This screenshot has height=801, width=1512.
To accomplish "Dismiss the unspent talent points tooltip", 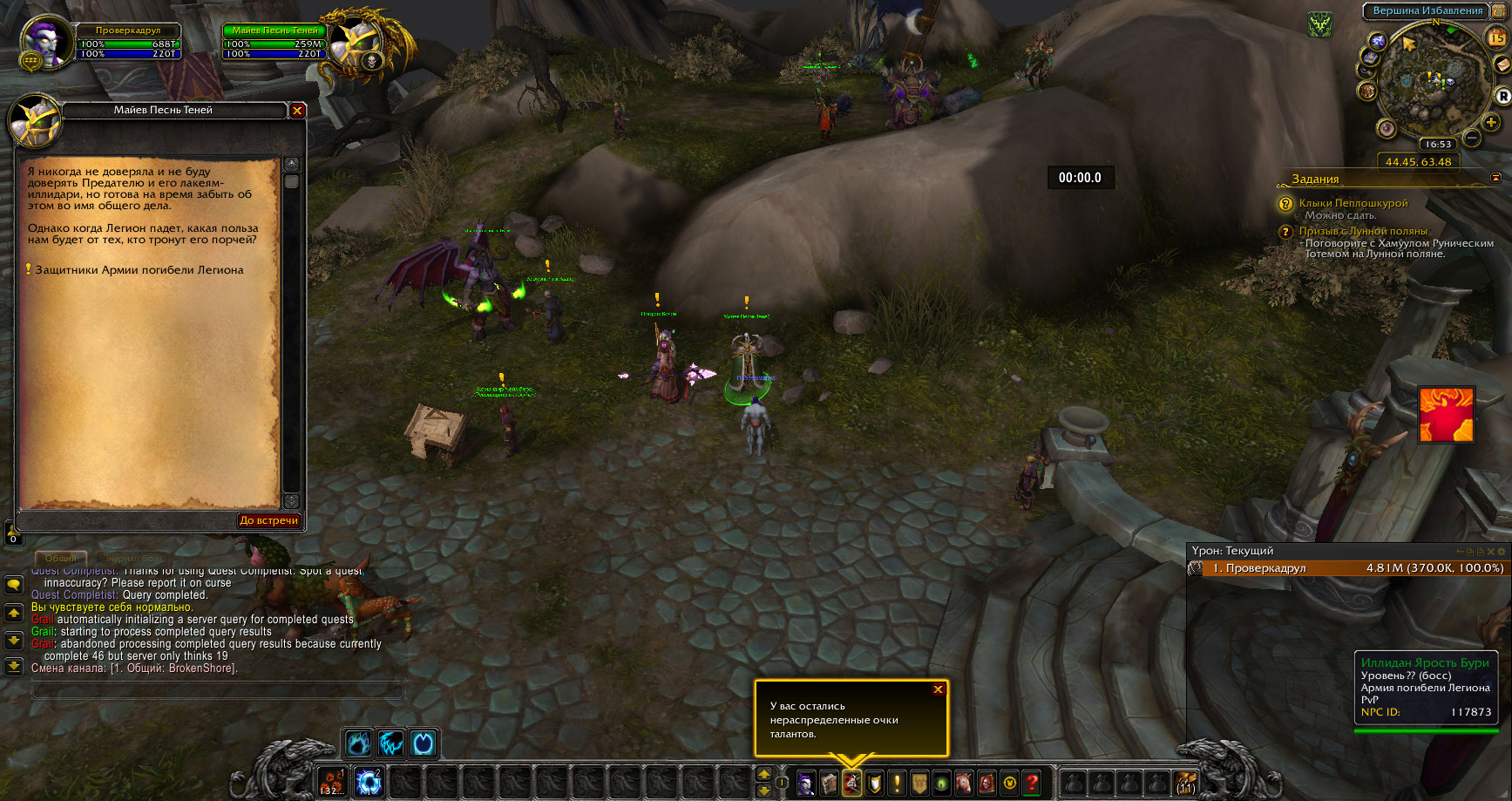I will coord(938,689).
